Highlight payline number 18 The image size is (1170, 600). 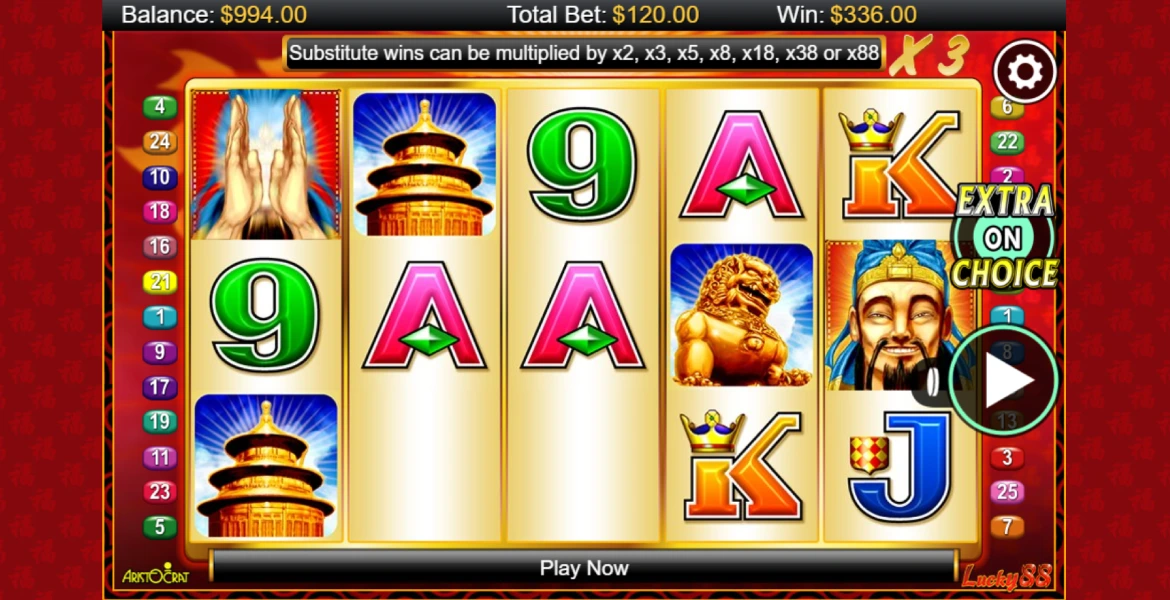[x=160, y=211]
